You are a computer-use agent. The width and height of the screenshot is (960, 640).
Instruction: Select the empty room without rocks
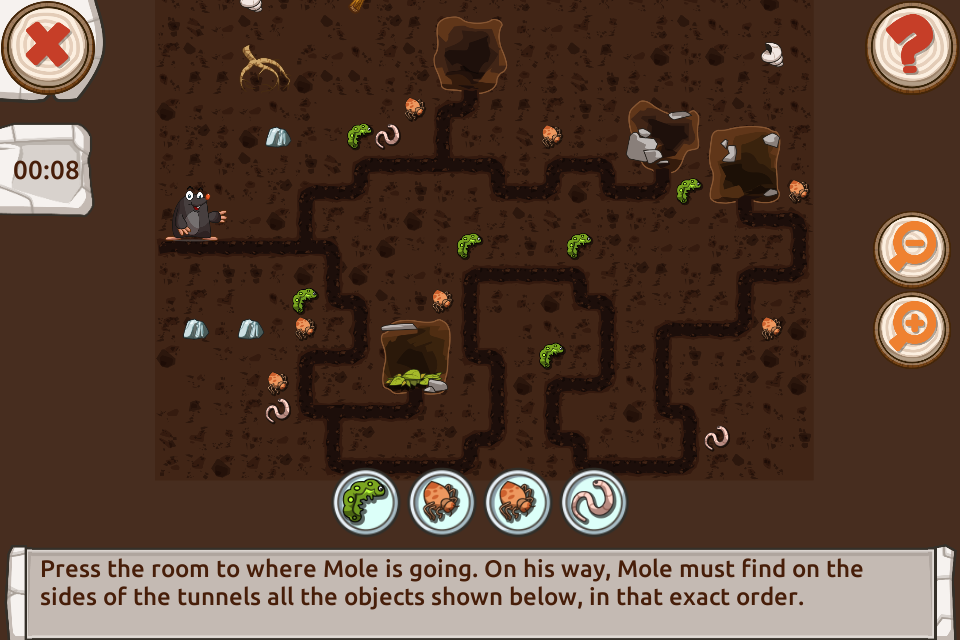[470, 53]
